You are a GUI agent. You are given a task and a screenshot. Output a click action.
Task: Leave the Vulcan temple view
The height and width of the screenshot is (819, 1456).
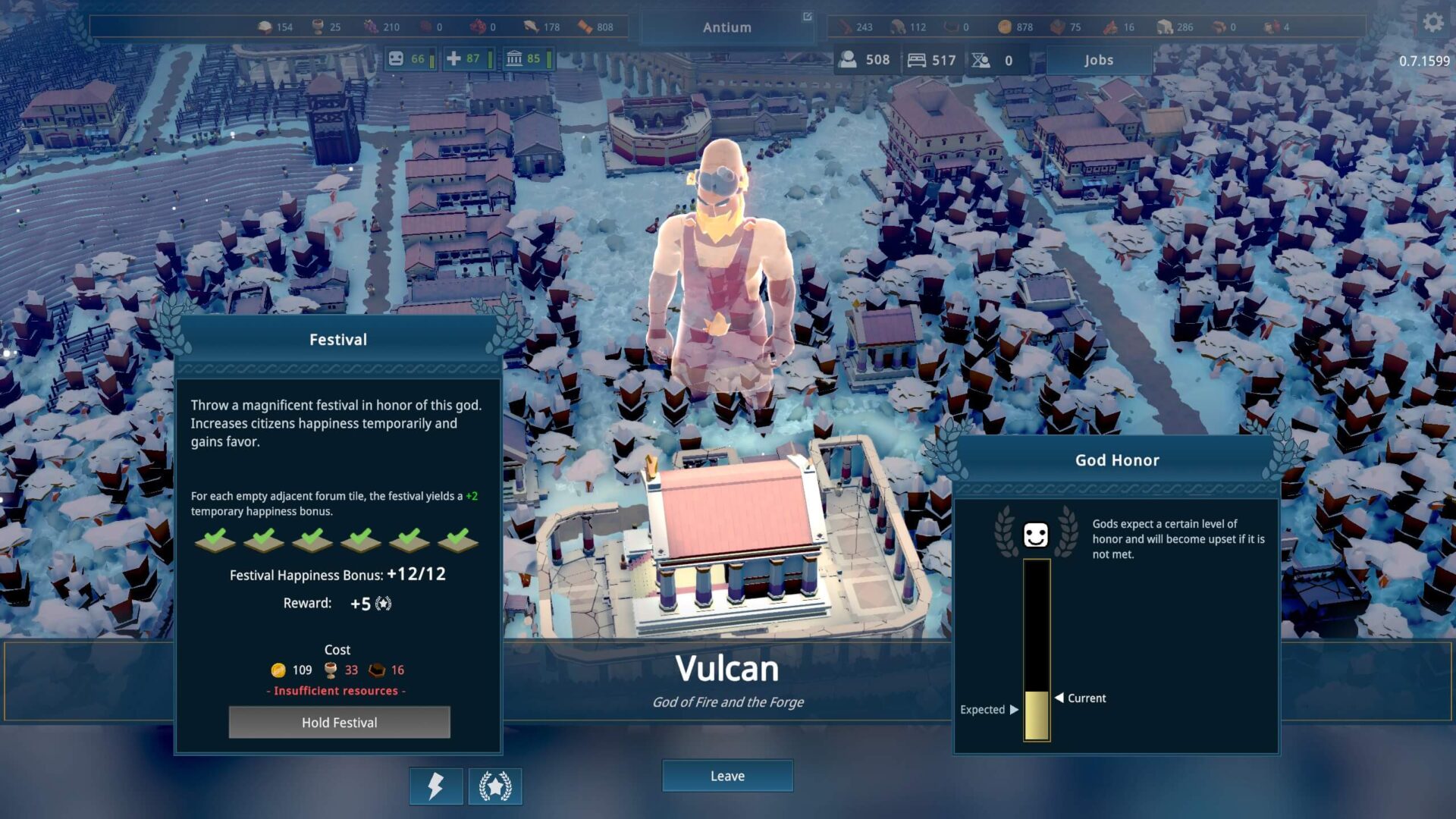click(x=727, y=776)
